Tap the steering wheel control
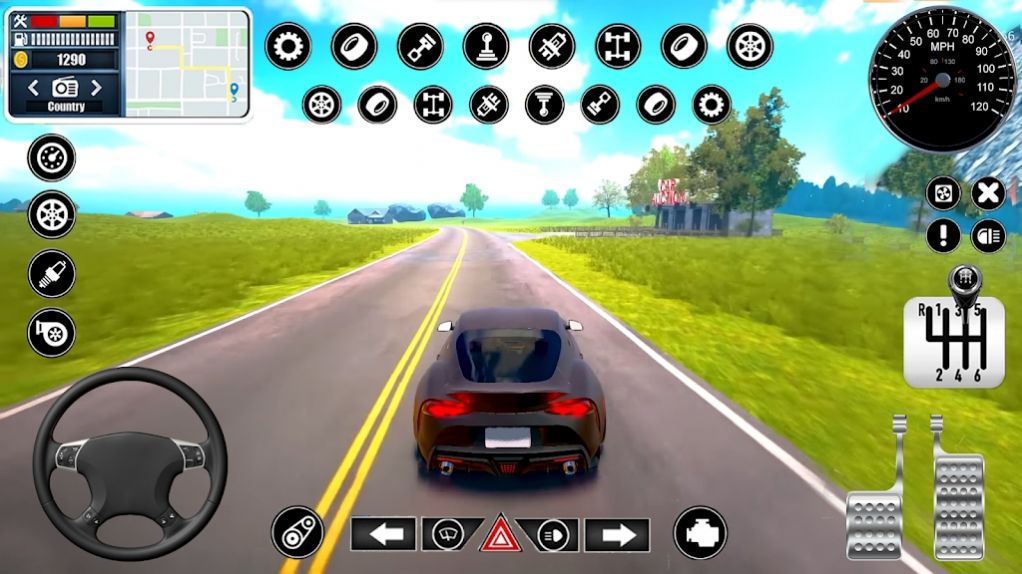The width and height of the screenshot is (1022, 574). click(x=130, y=463)
